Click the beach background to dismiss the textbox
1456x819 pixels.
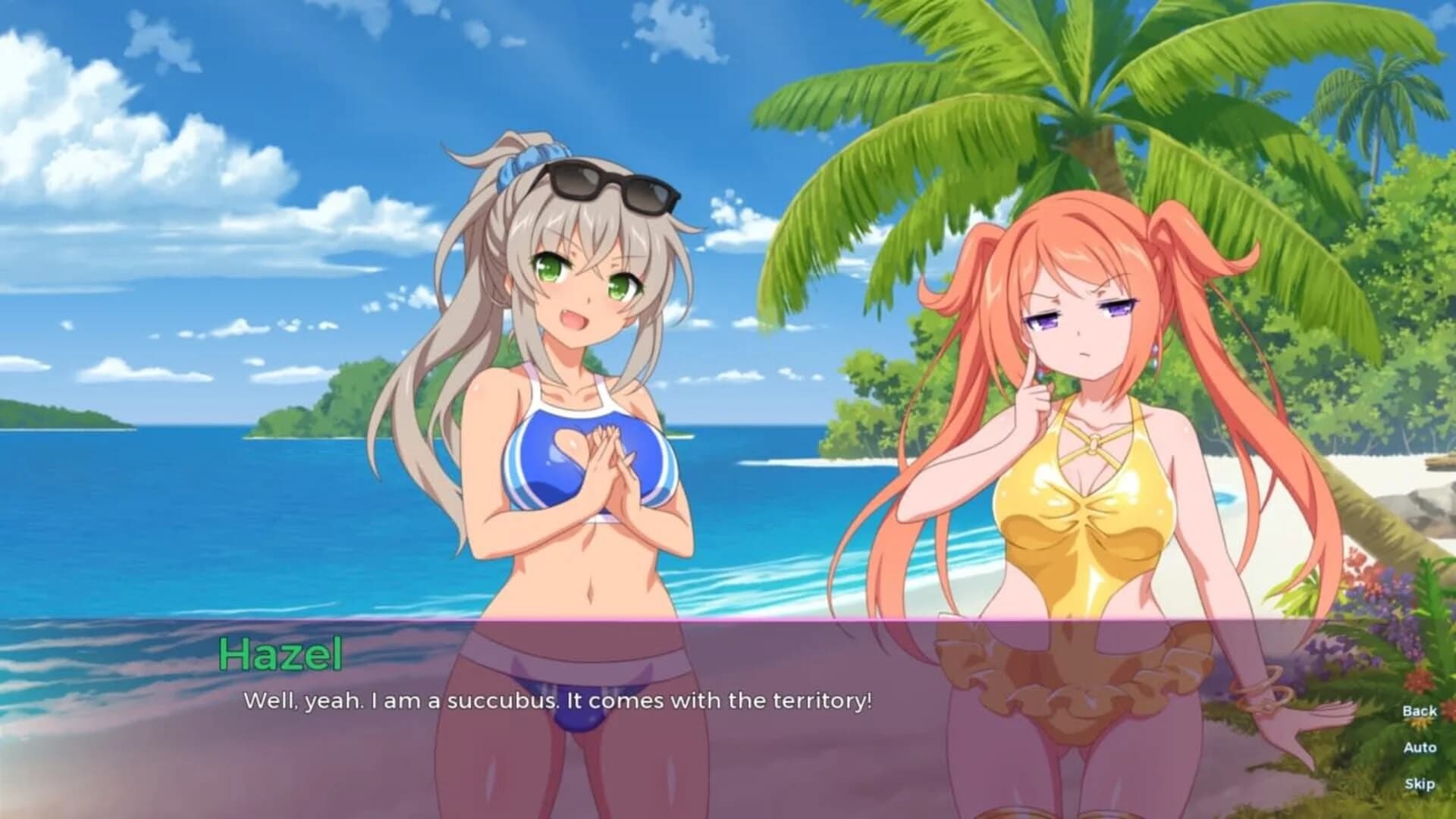(x=152, y=227)
